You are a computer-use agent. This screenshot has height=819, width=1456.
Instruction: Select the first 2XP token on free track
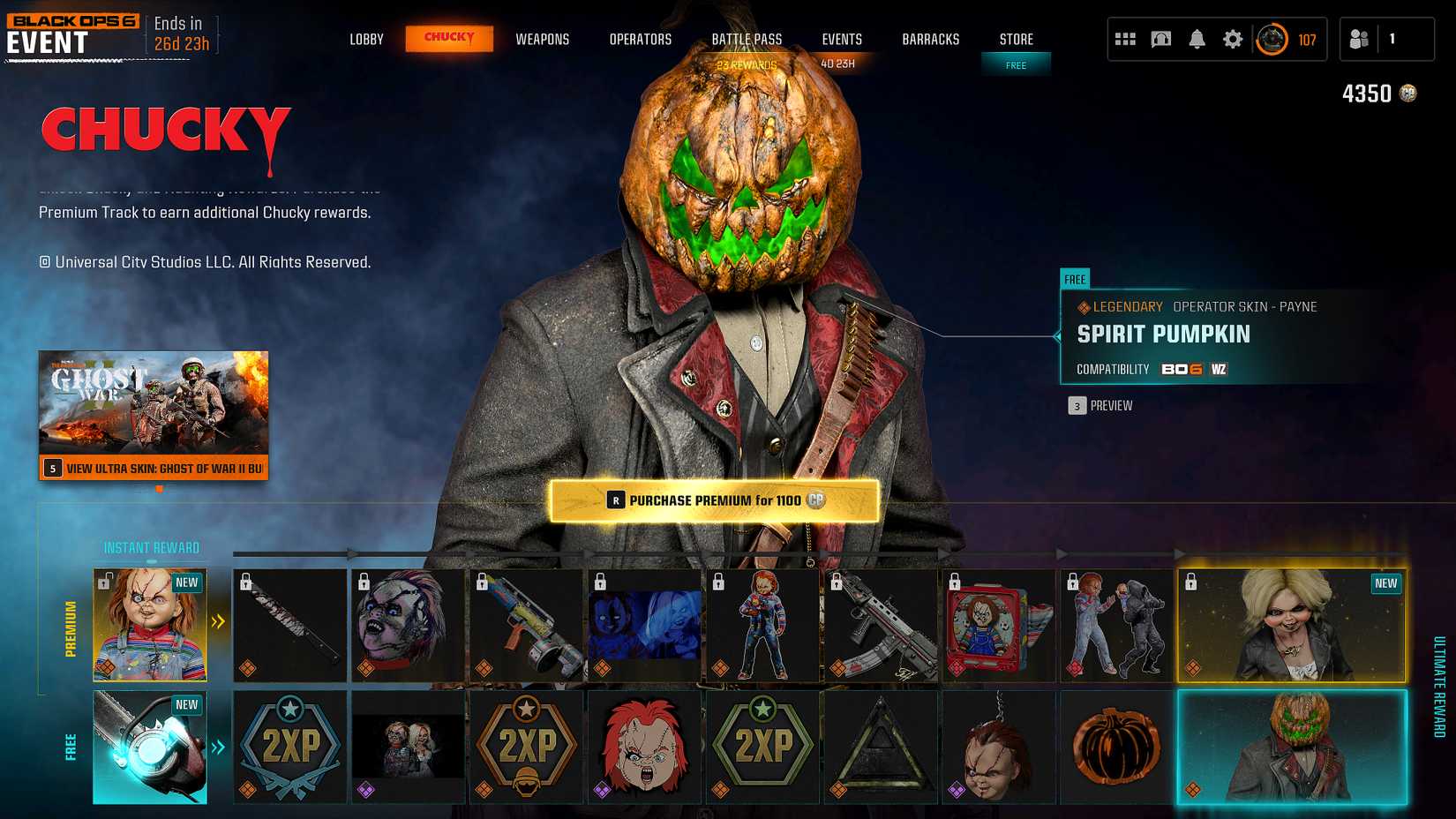tap(289, 748)
